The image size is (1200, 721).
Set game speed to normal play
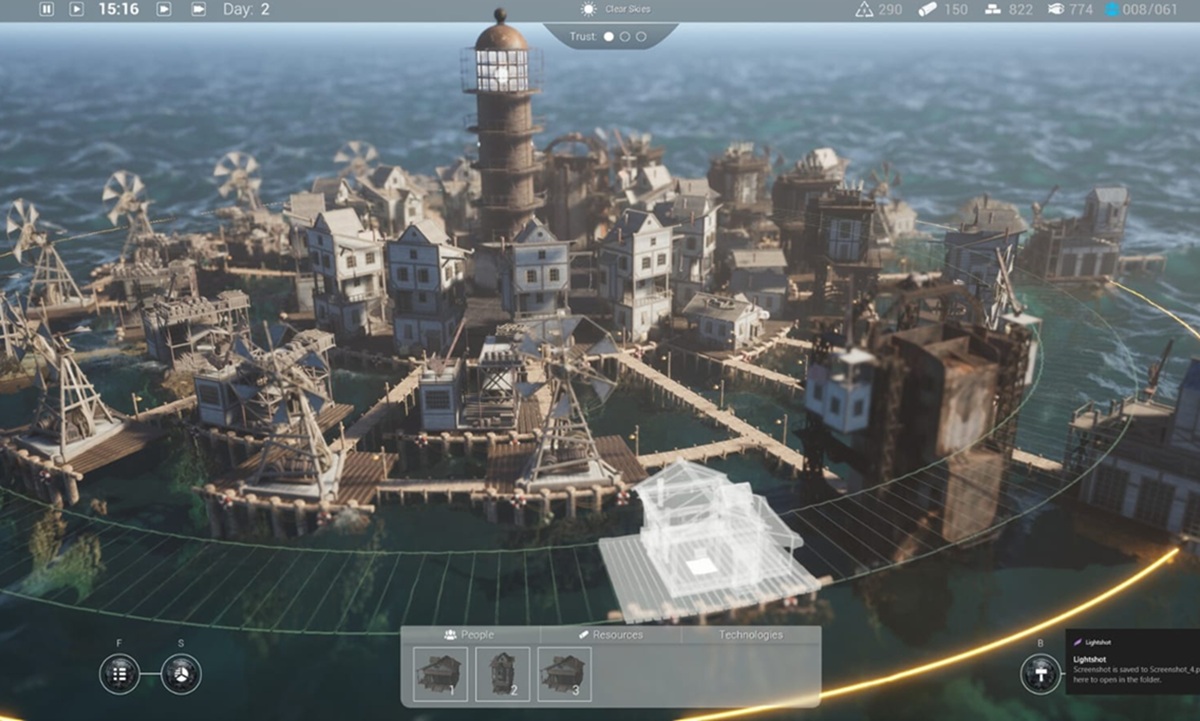[x=76, y=9]
